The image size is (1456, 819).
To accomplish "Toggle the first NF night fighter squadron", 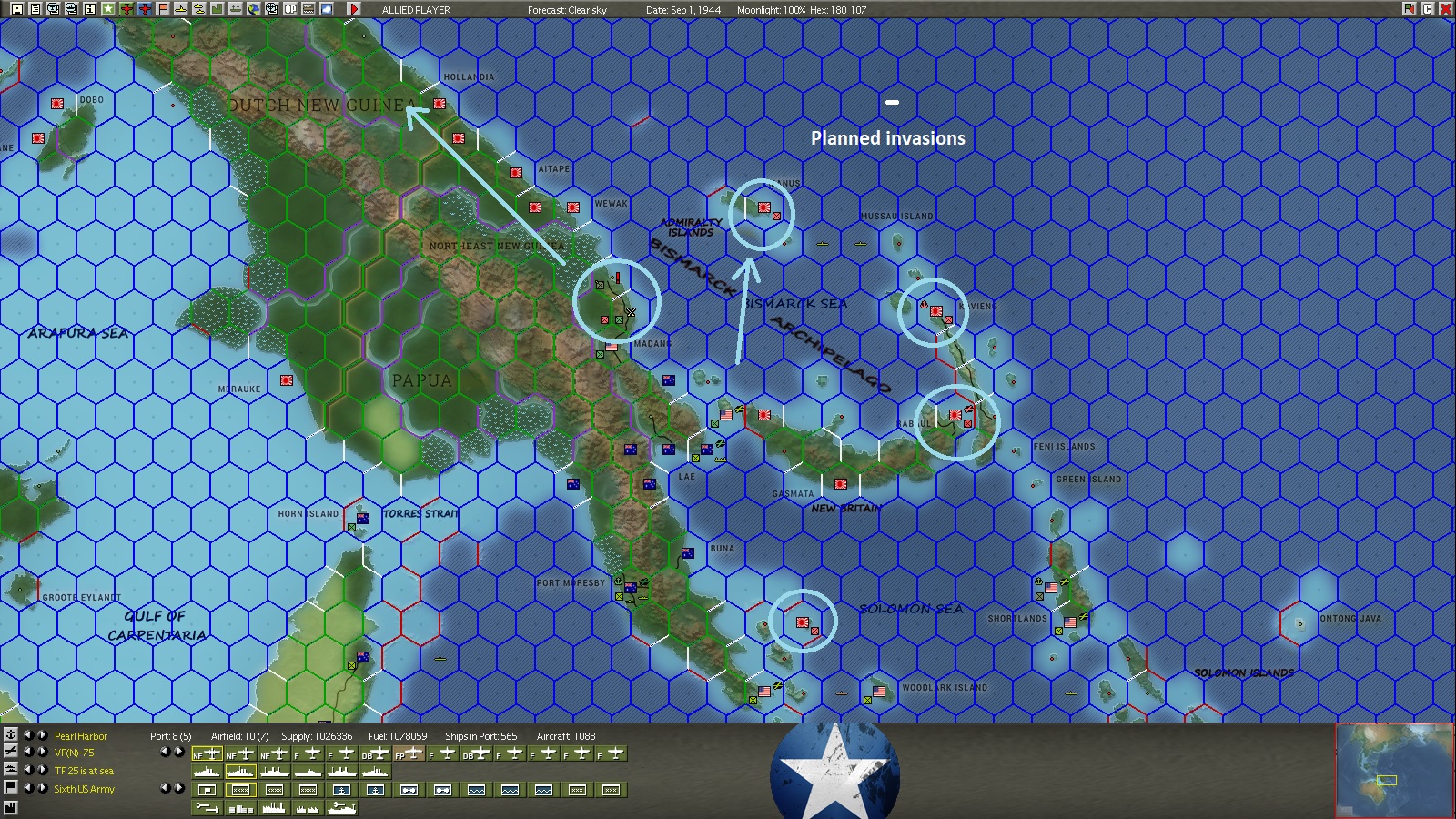I will 207,754.
